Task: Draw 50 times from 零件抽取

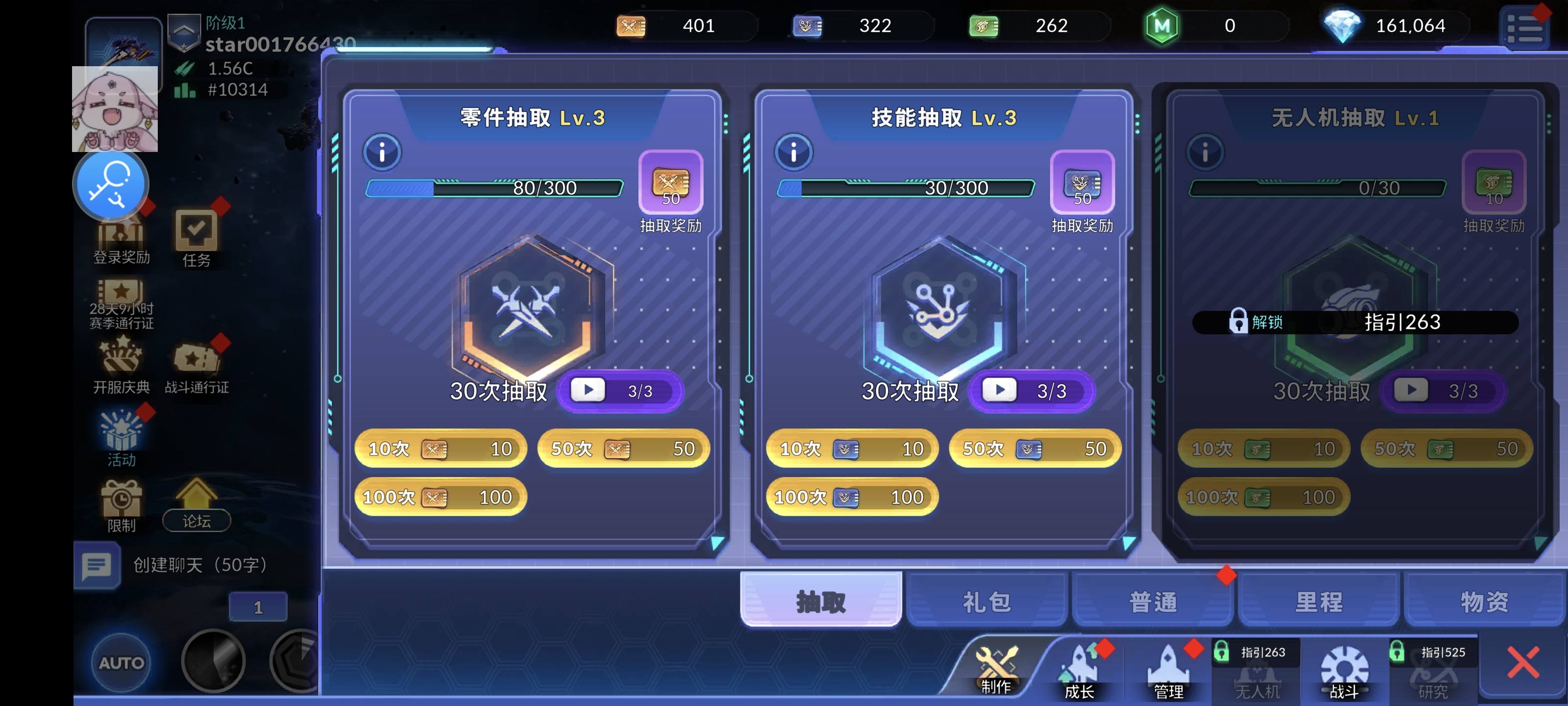Action: point(623,449)
